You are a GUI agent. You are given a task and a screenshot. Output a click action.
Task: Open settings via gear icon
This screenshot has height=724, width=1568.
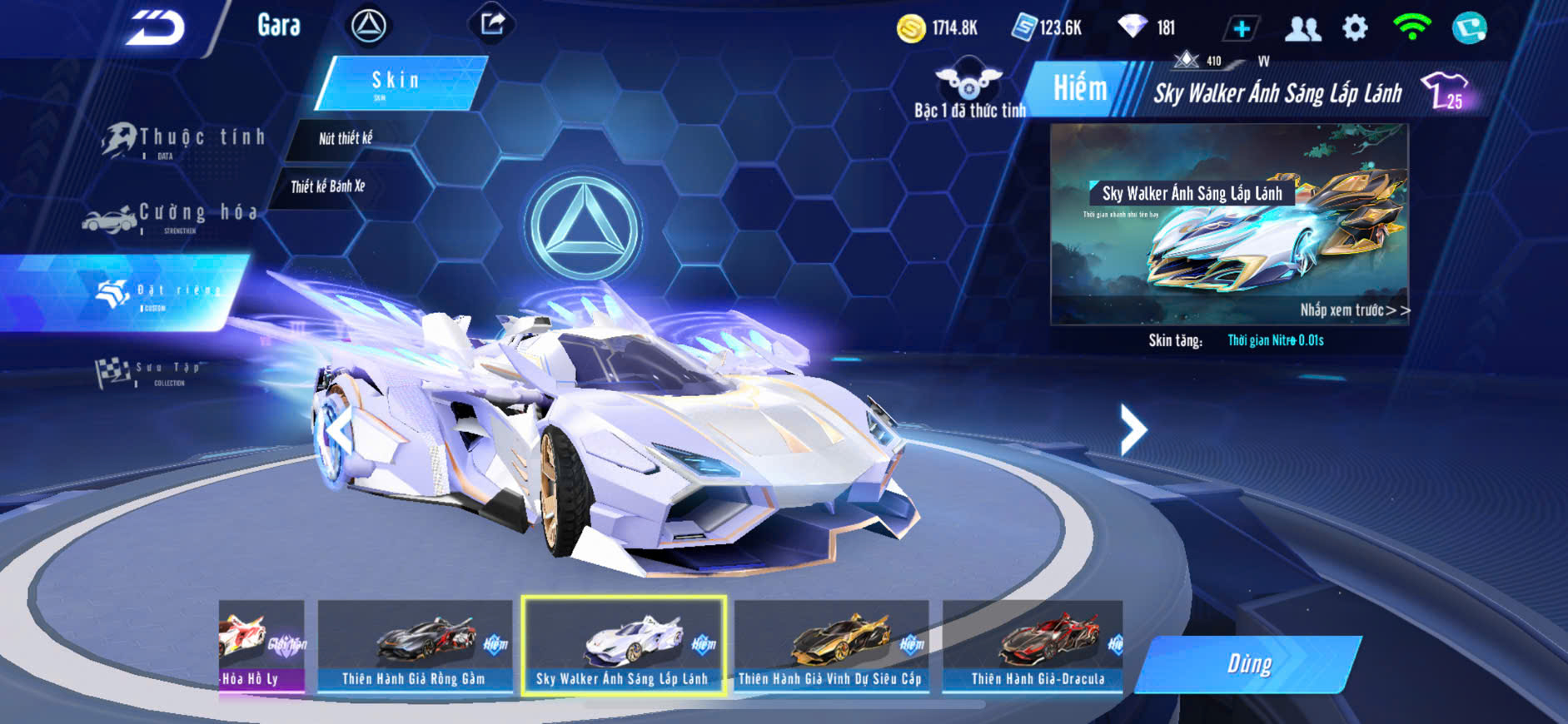coord(1355,28)
